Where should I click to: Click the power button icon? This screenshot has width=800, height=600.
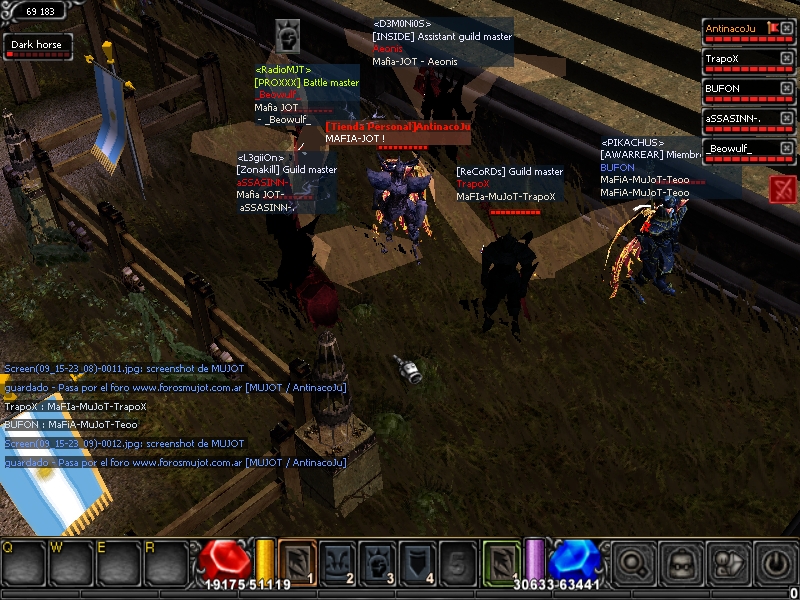coord(775,563)
